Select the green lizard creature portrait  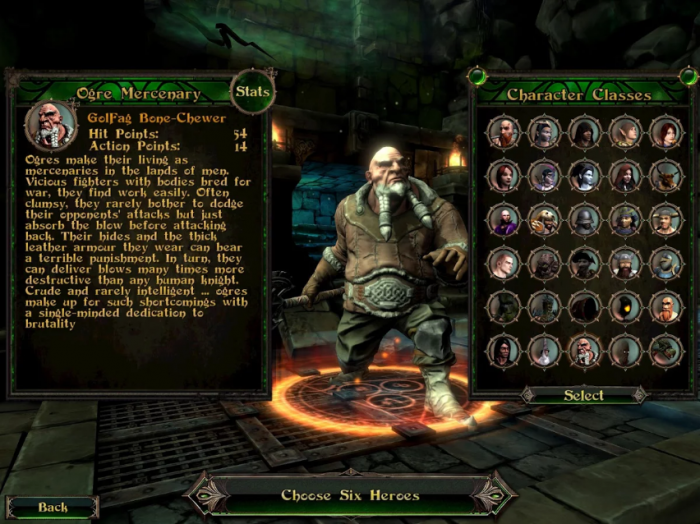click(665, 350)
